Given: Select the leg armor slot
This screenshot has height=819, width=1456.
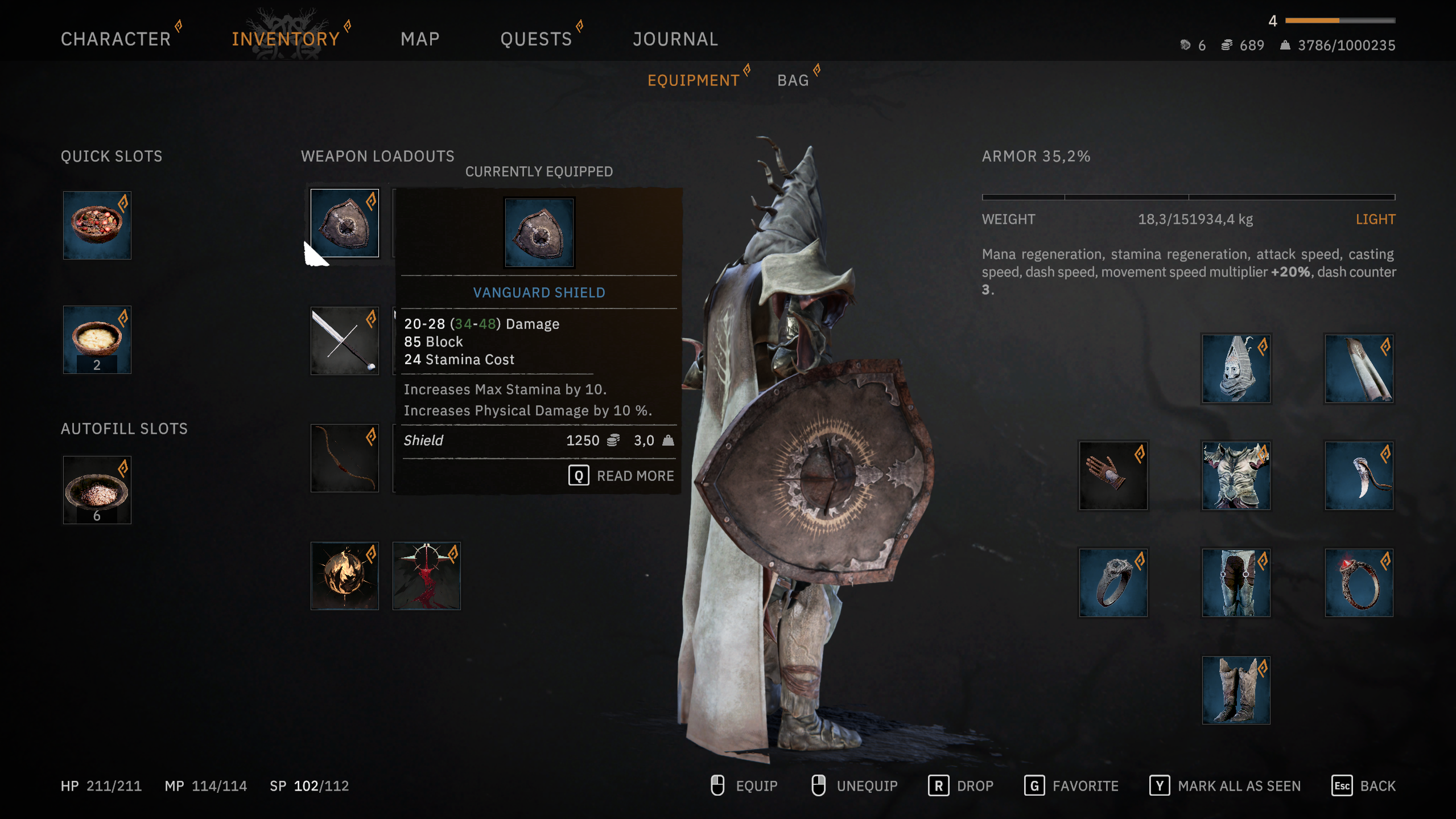Looking at the screenshot, I should coord(1236,583).
